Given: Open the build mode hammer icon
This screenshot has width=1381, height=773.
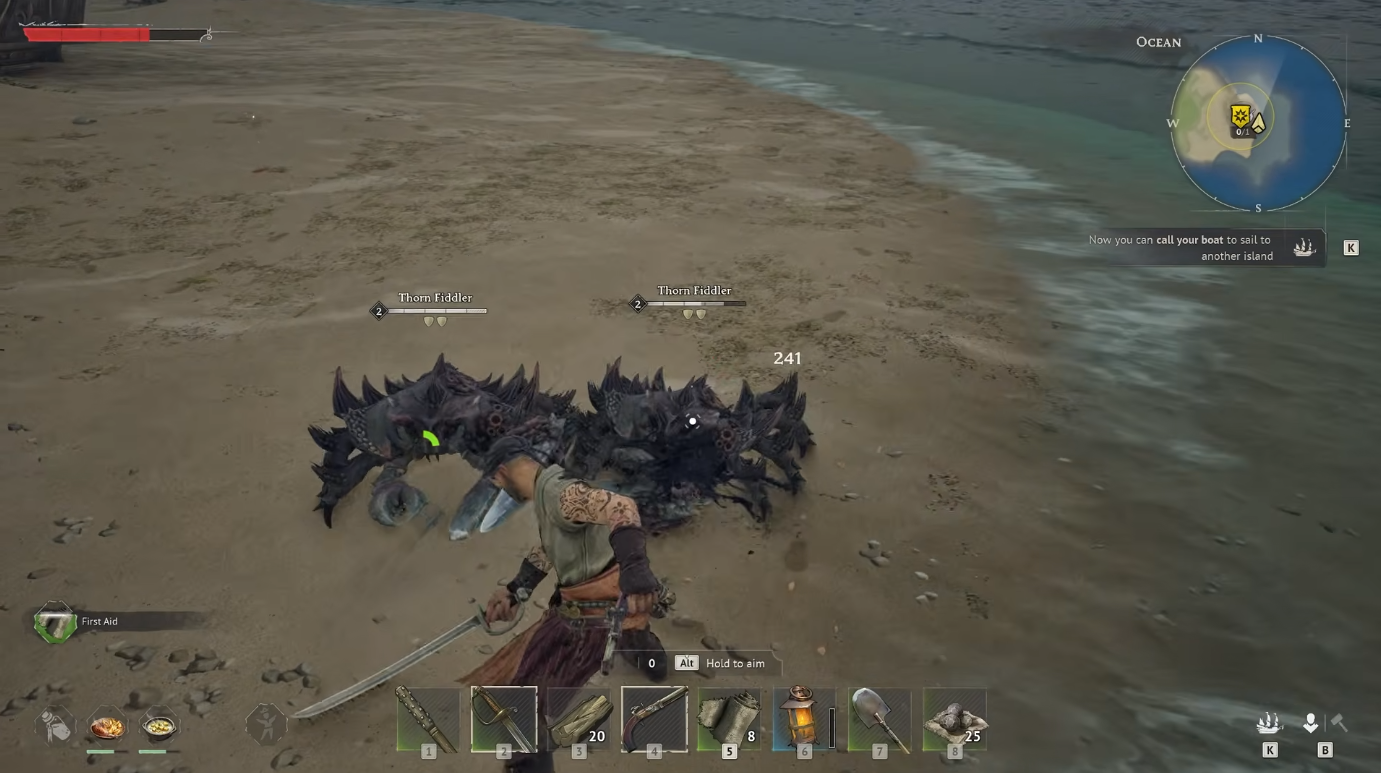Looking at the screenshot, I should click(x=1337, y=722).
